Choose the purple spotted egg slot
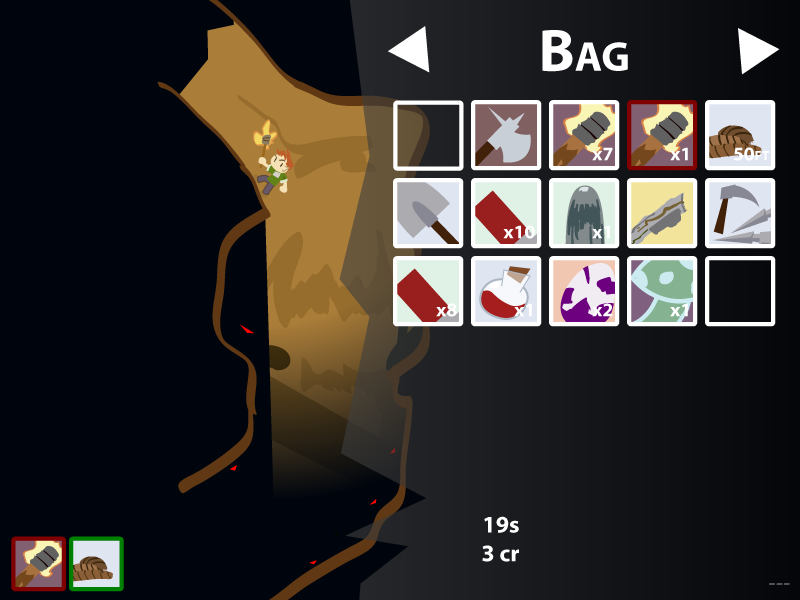The width and height of the screenshot is (800, 600). (x=584, y=291)
